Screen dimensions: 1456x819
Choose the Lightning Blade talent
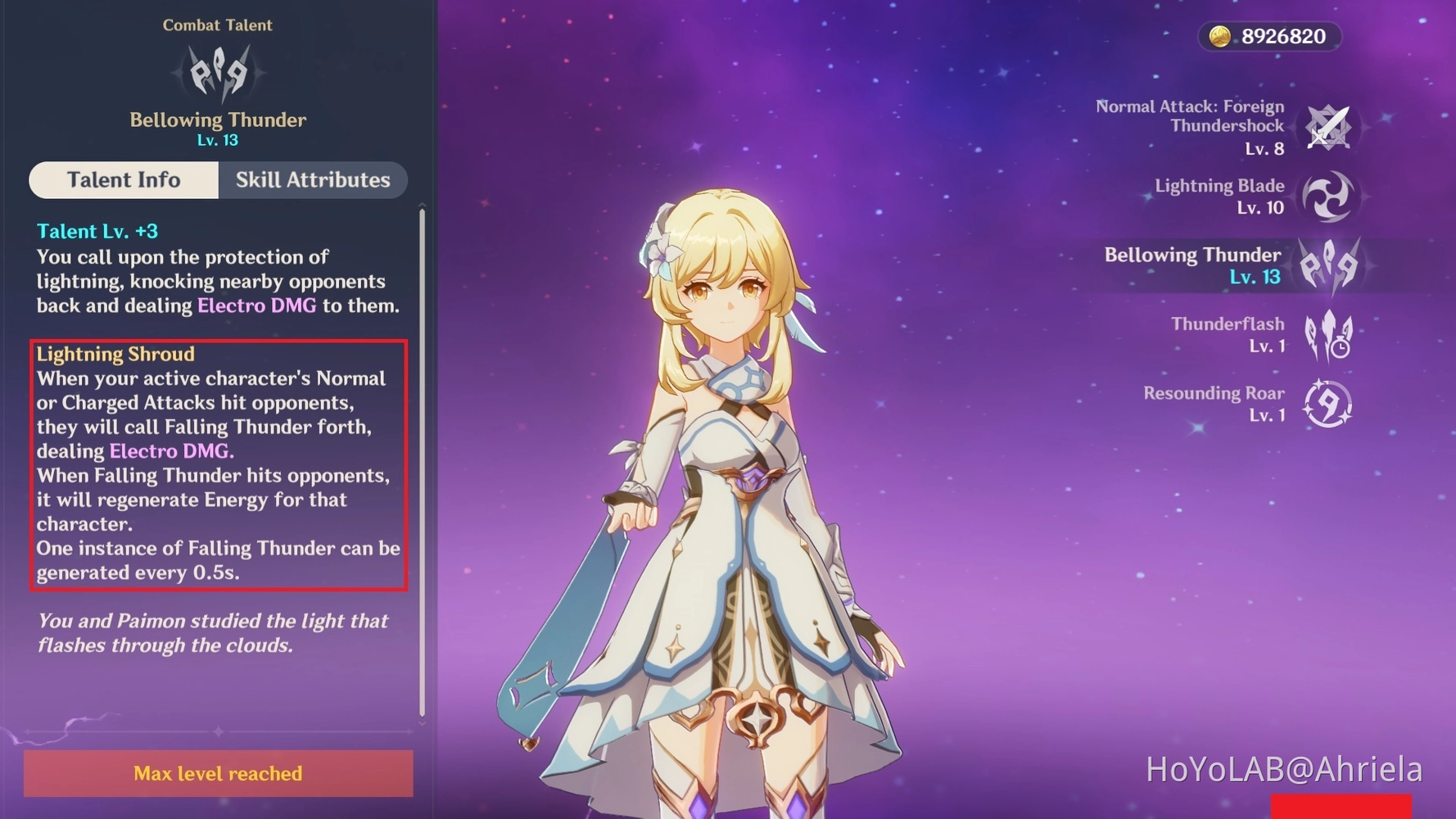tap(1327, 197)
